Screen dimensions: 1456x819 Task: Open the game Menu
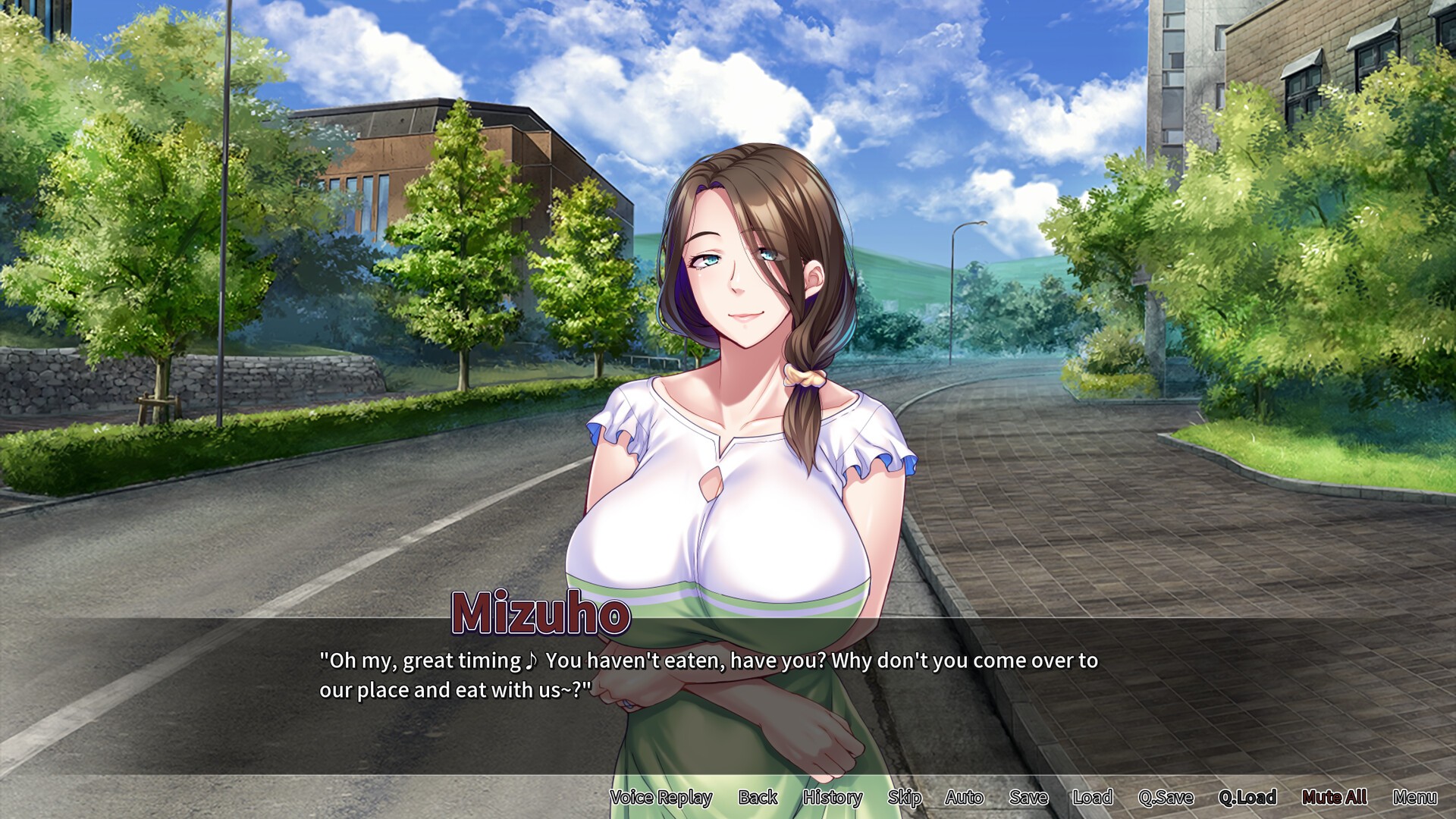[1414, 797]
